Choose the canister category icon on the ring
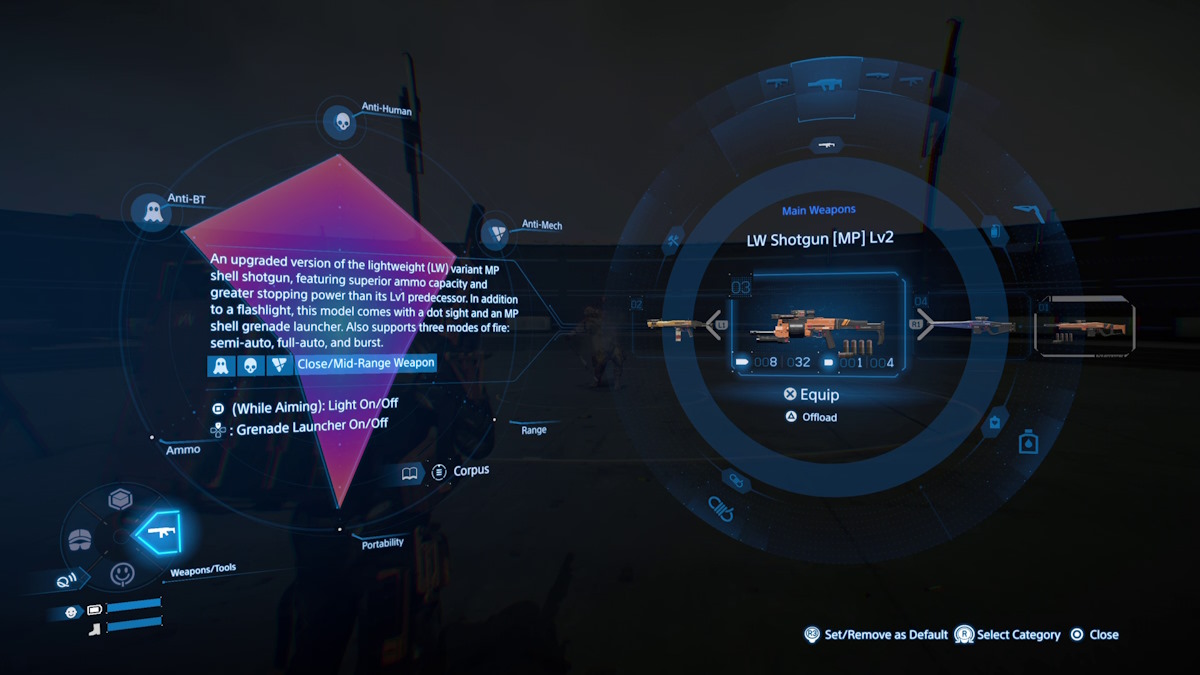The width and height of the screenshot is (1200, 675). (x=1027, y=440)
